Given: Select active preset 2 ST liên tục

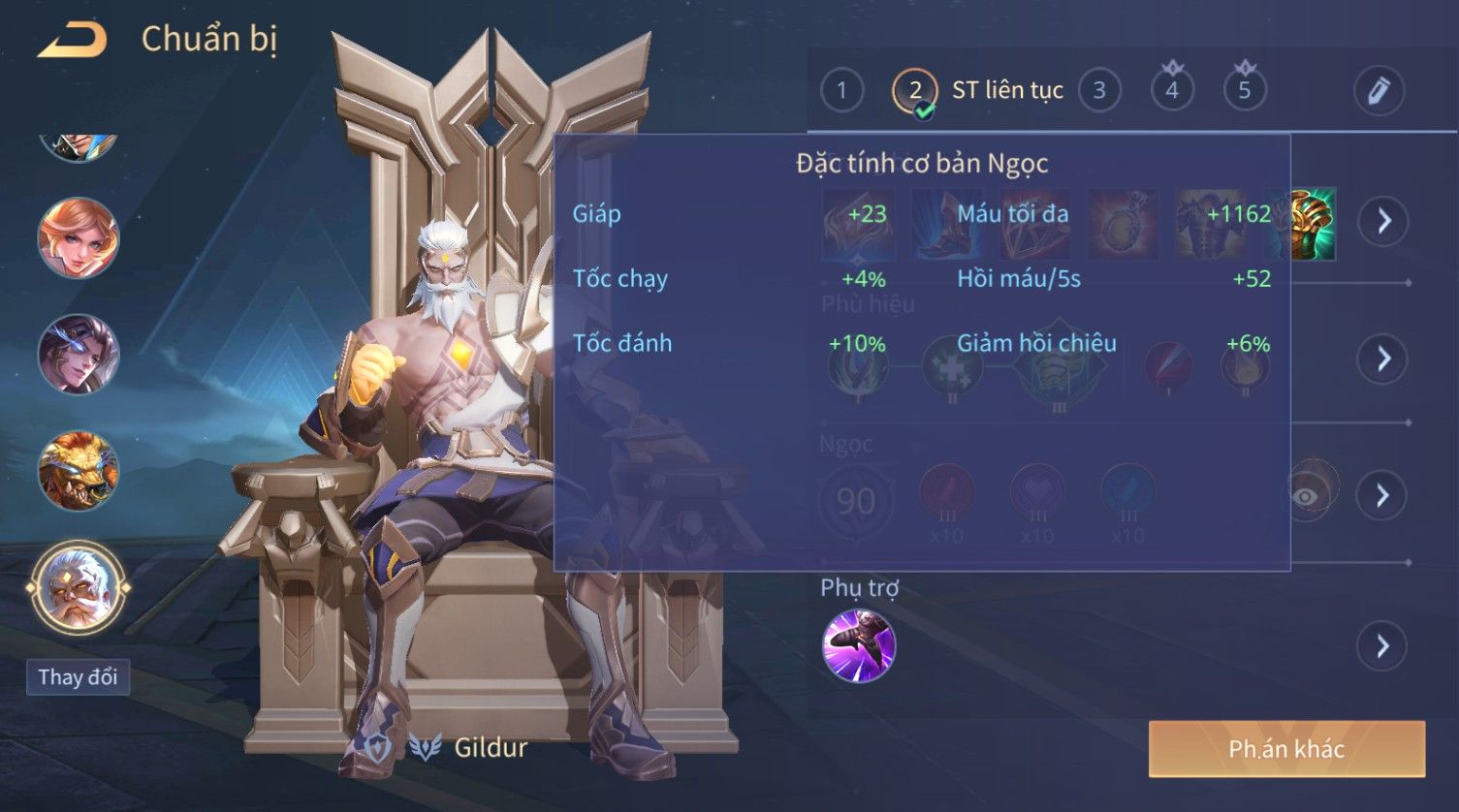Looking at the screenshot, I should [x=977, y=91].
